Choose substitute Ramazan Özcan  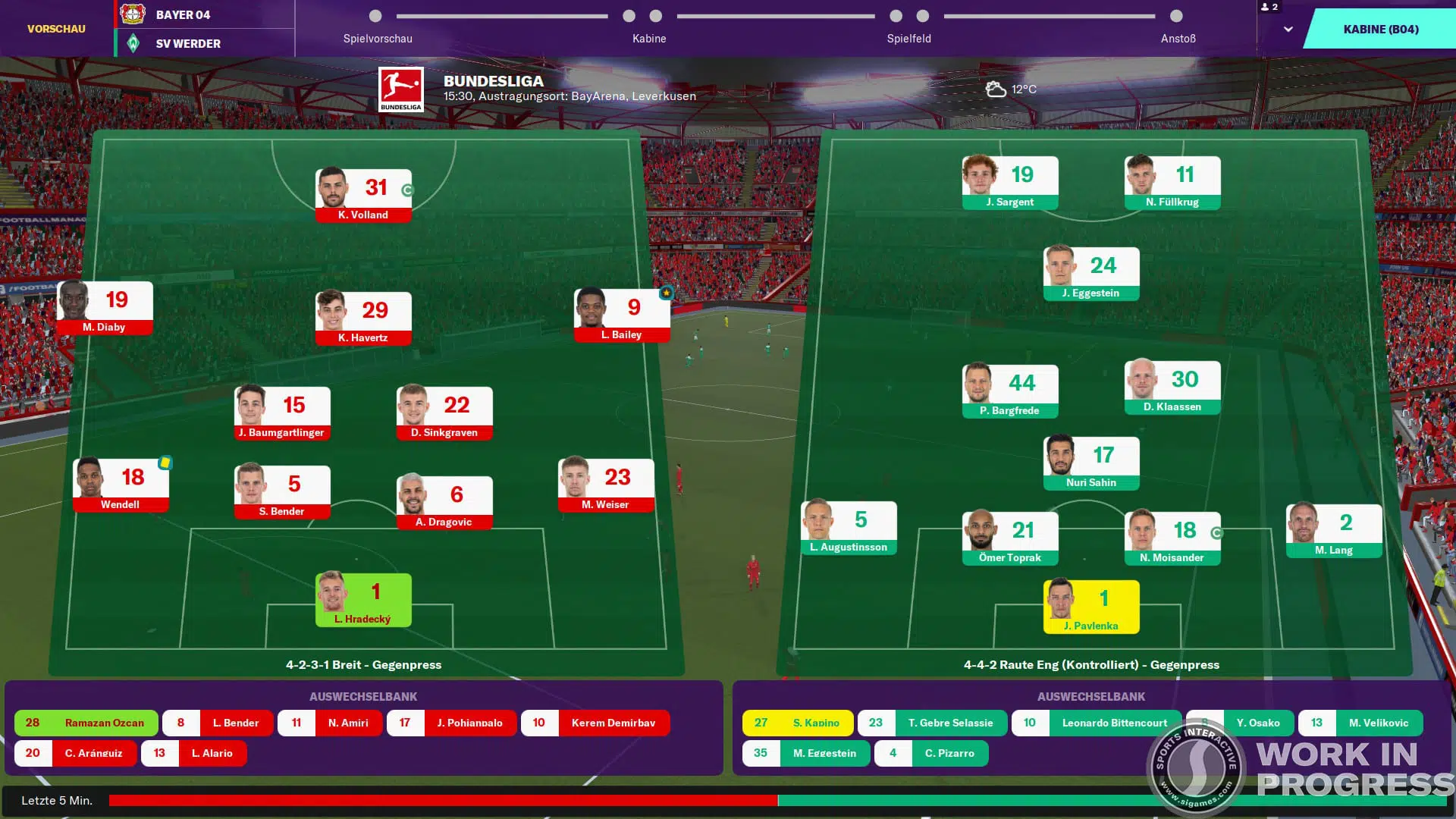pos(86,723)
